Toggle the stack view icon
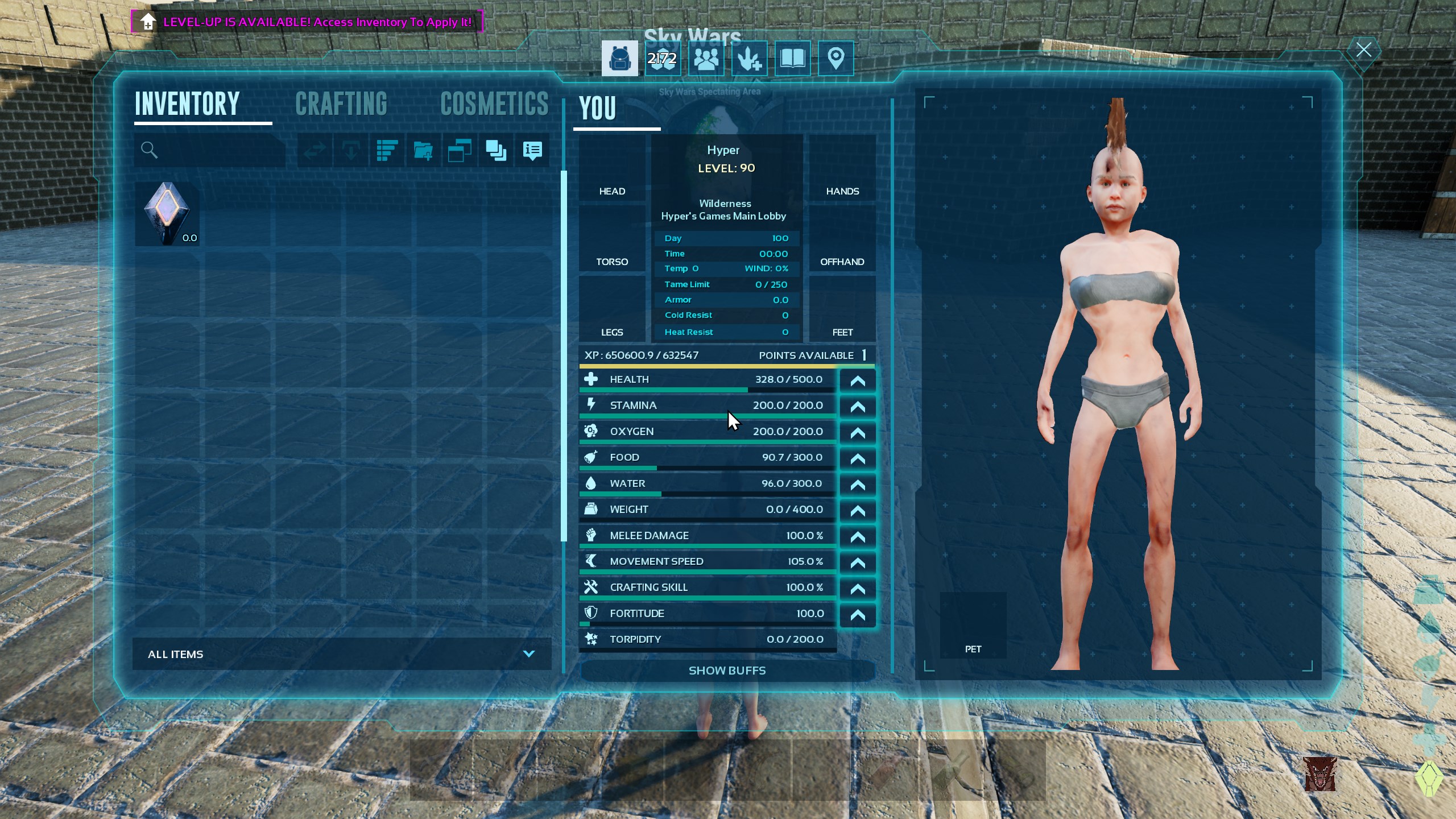This screenshot has height=819, width=1456. coord(495,151)
